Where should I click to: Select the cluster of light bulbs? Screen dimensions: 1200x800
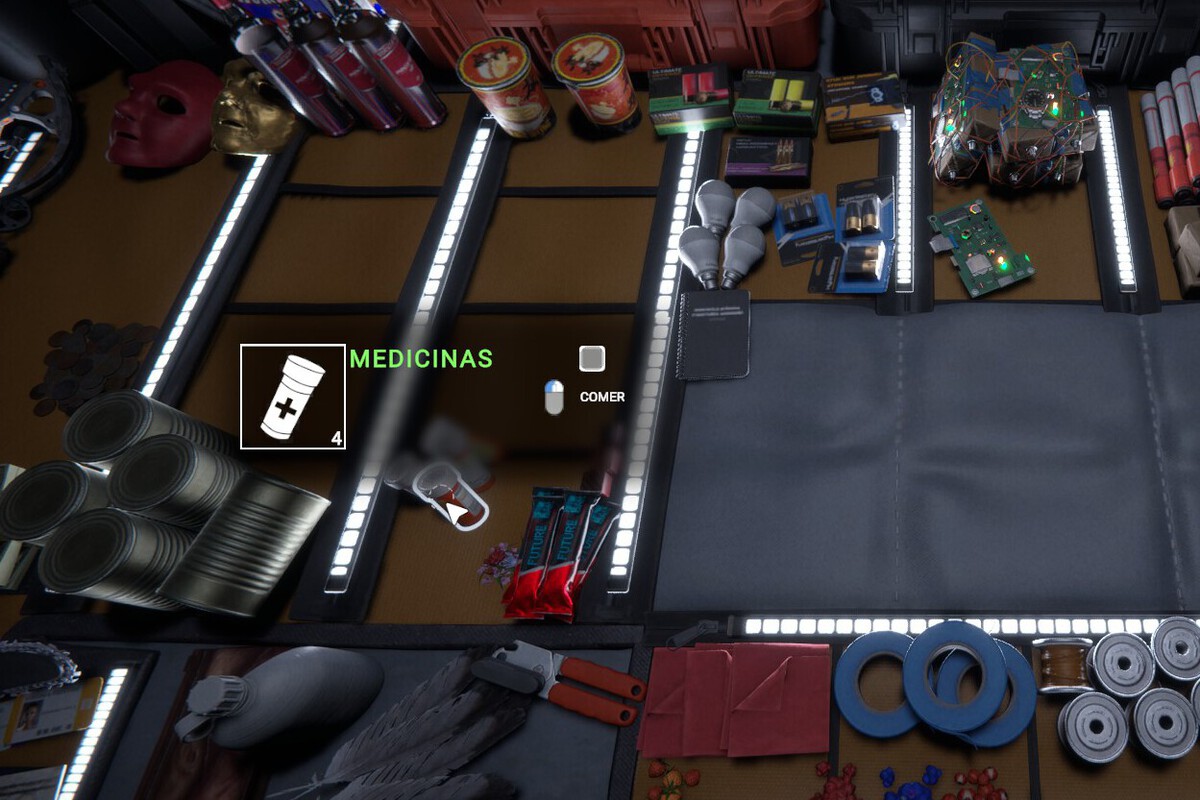click(726, 228)
